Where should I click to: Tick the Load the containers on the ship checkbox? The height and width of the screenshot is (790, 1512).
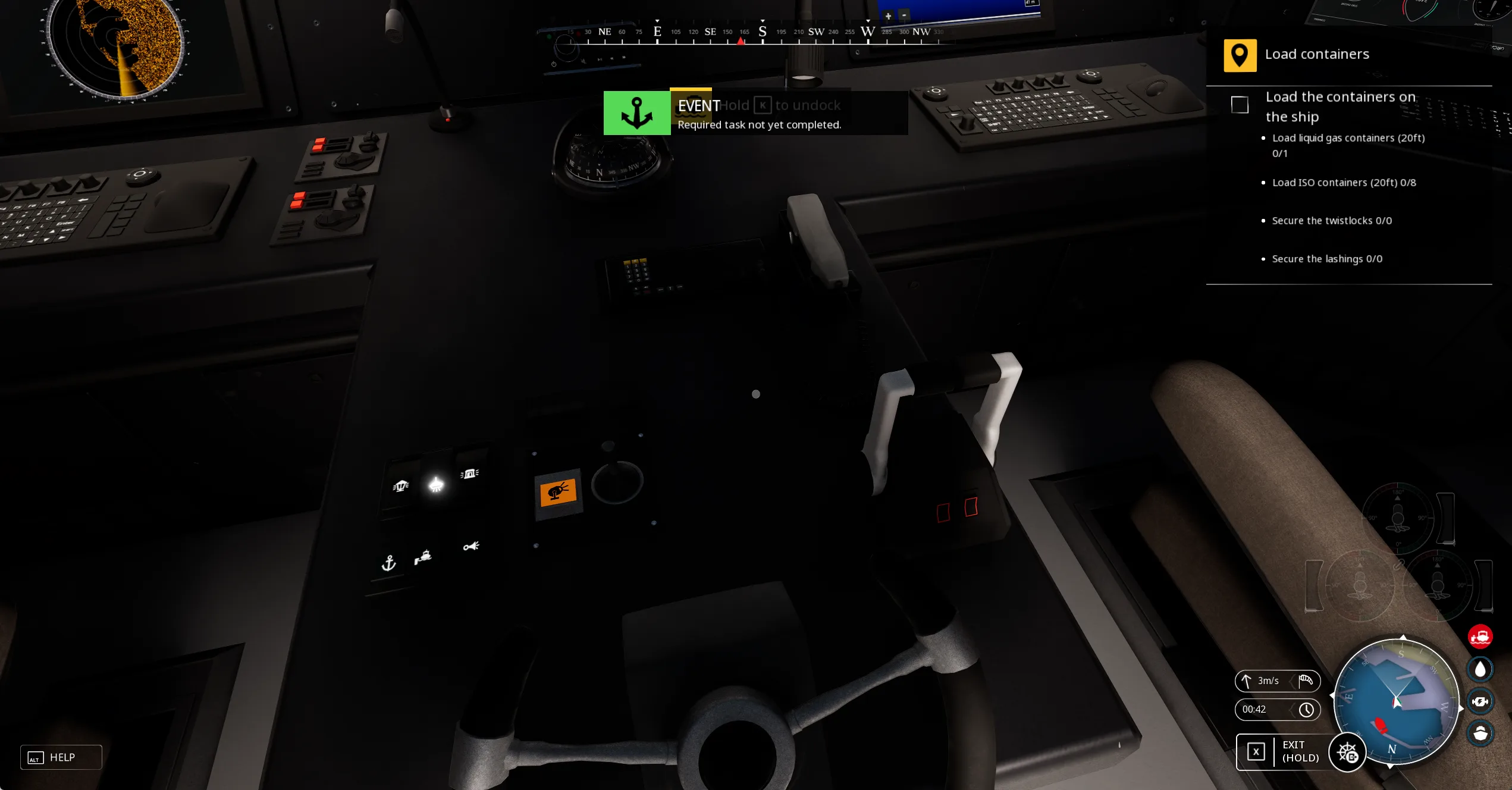click(x=1240, y=105)
